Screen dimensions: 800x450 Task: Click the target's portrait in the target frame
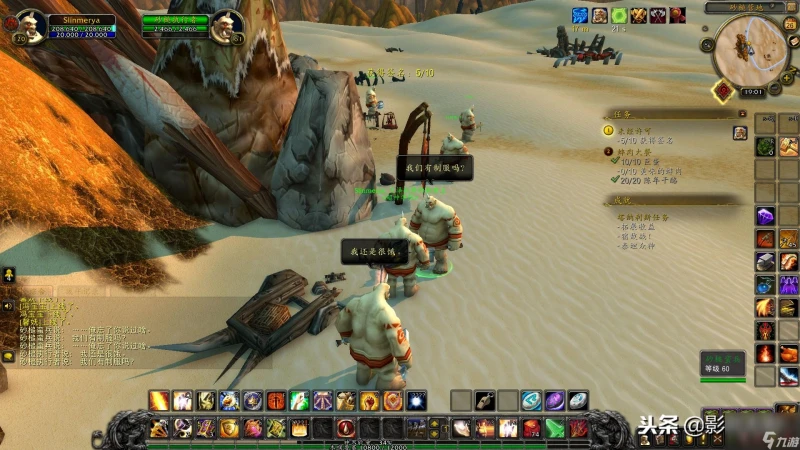(228, 24)
